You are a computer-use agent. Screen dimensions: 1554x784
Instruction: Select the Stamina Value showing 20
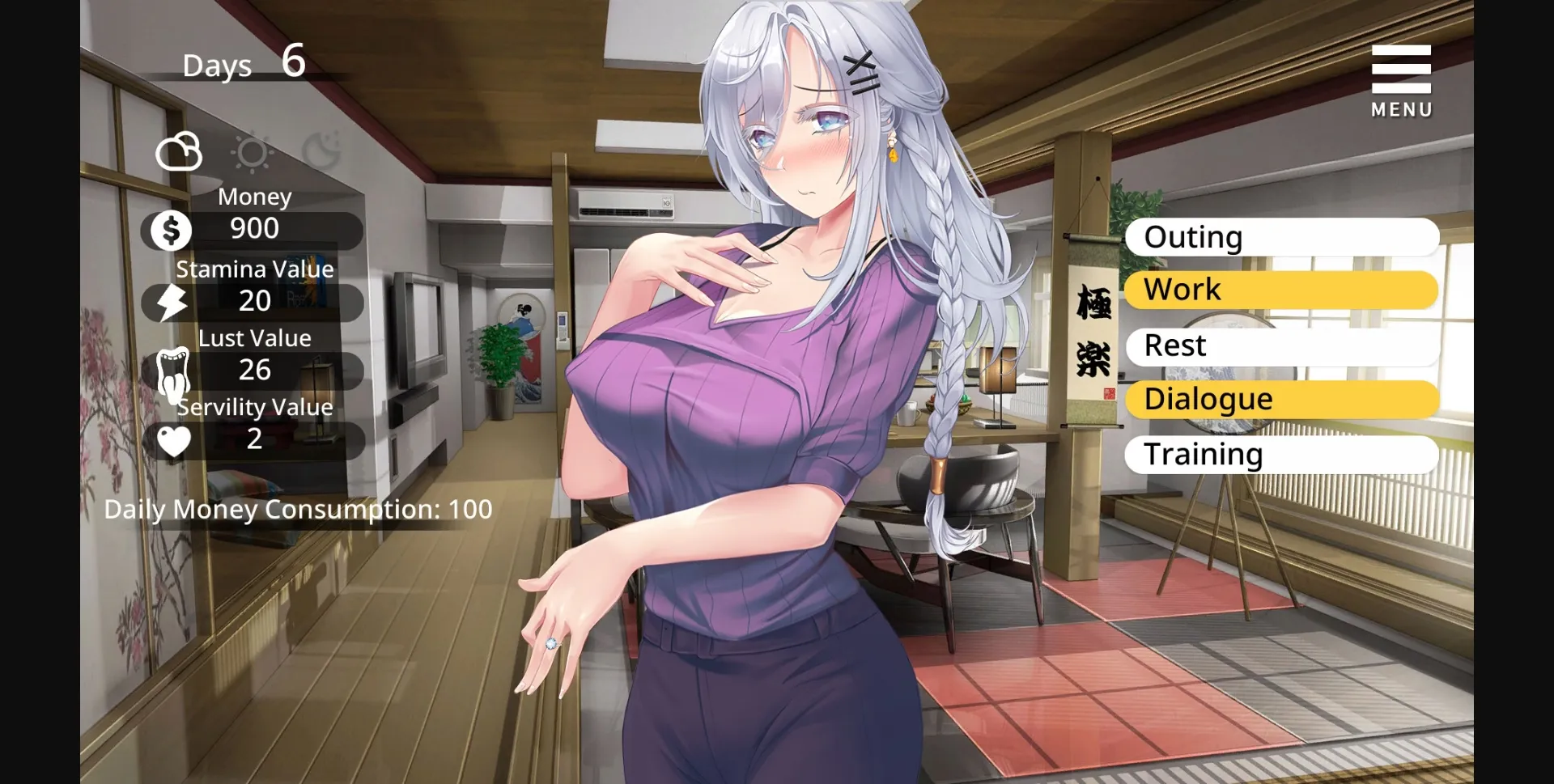255,301
